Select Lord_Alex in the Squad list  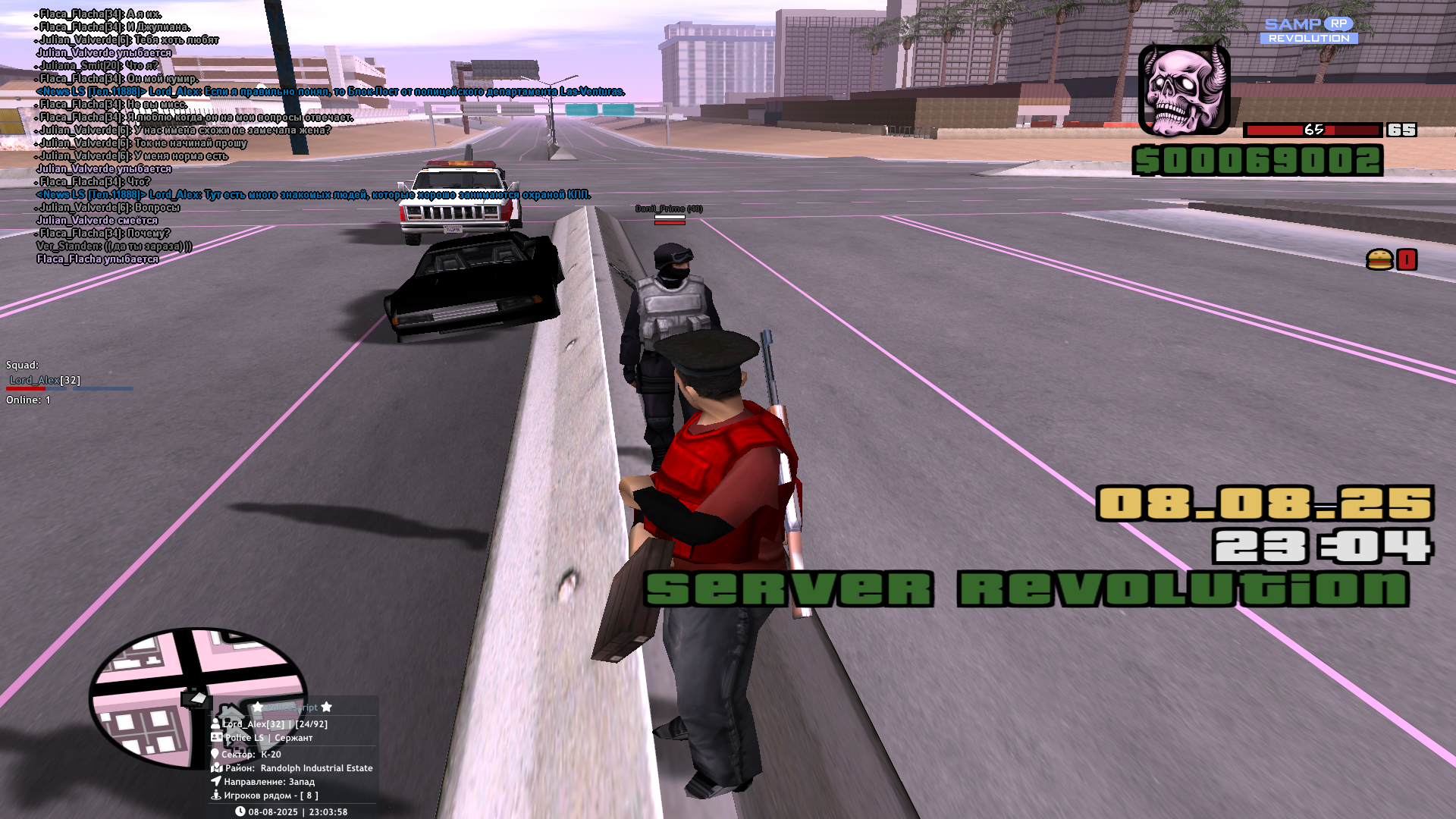coord(44,380)
